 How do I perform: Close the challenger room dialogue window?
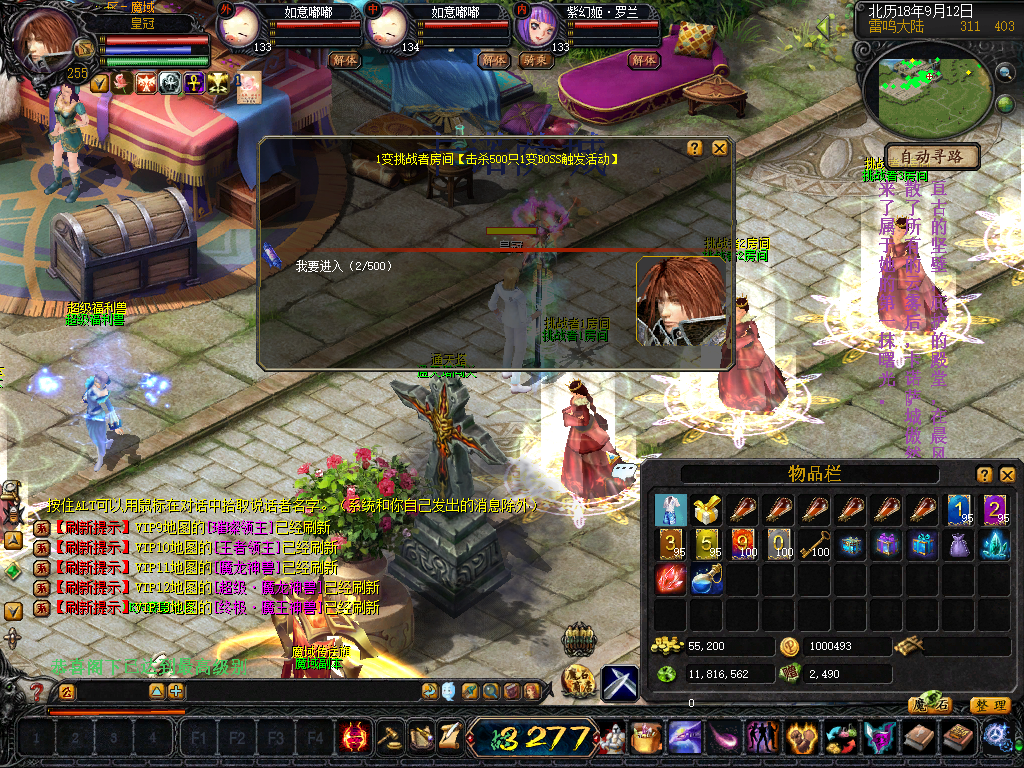(720, 148)
